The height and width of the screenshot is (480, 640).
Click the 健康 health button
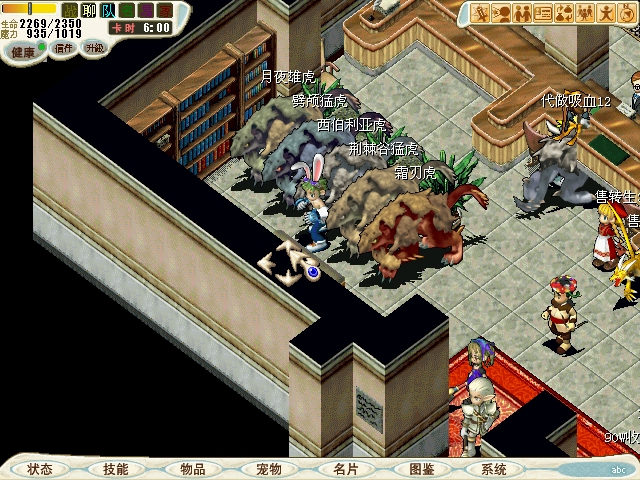click(x=23, y=49)
